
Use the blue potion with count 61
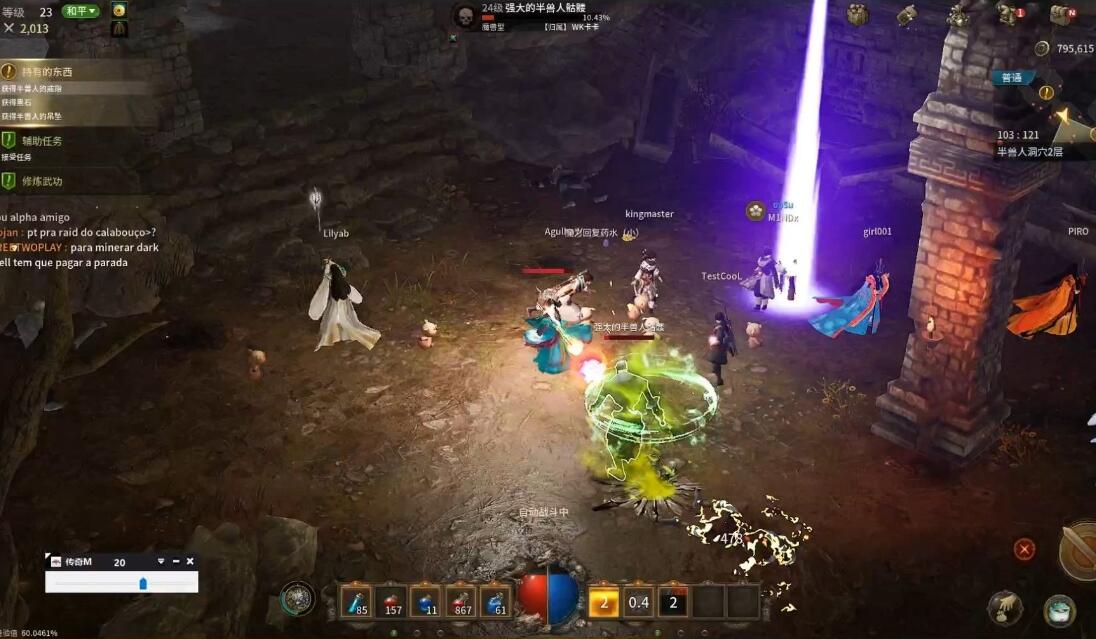click(496, 602)
